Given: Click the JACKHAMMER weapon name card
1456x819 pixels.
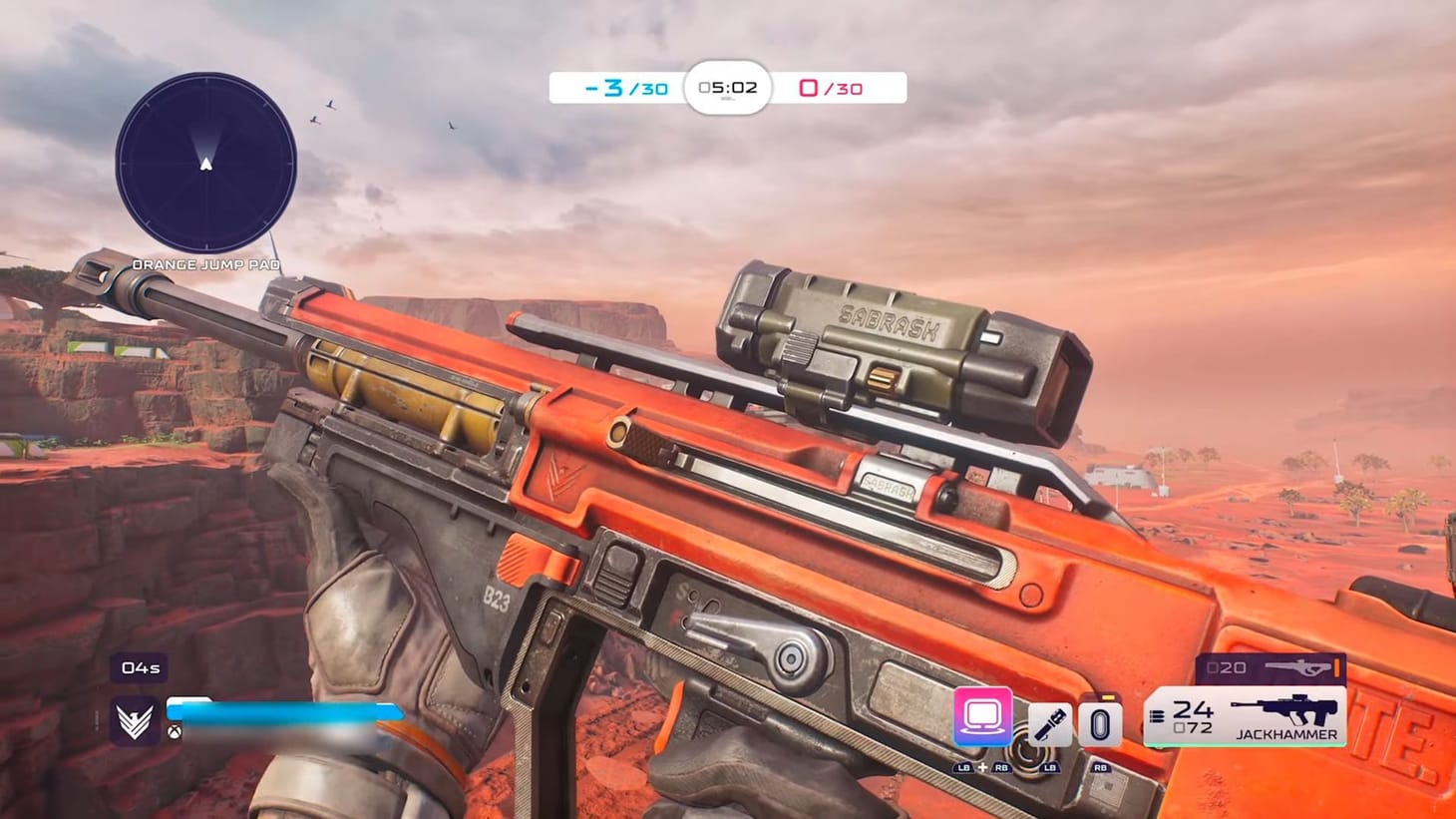Looking at the screenshot, I should coord(1287,733).
